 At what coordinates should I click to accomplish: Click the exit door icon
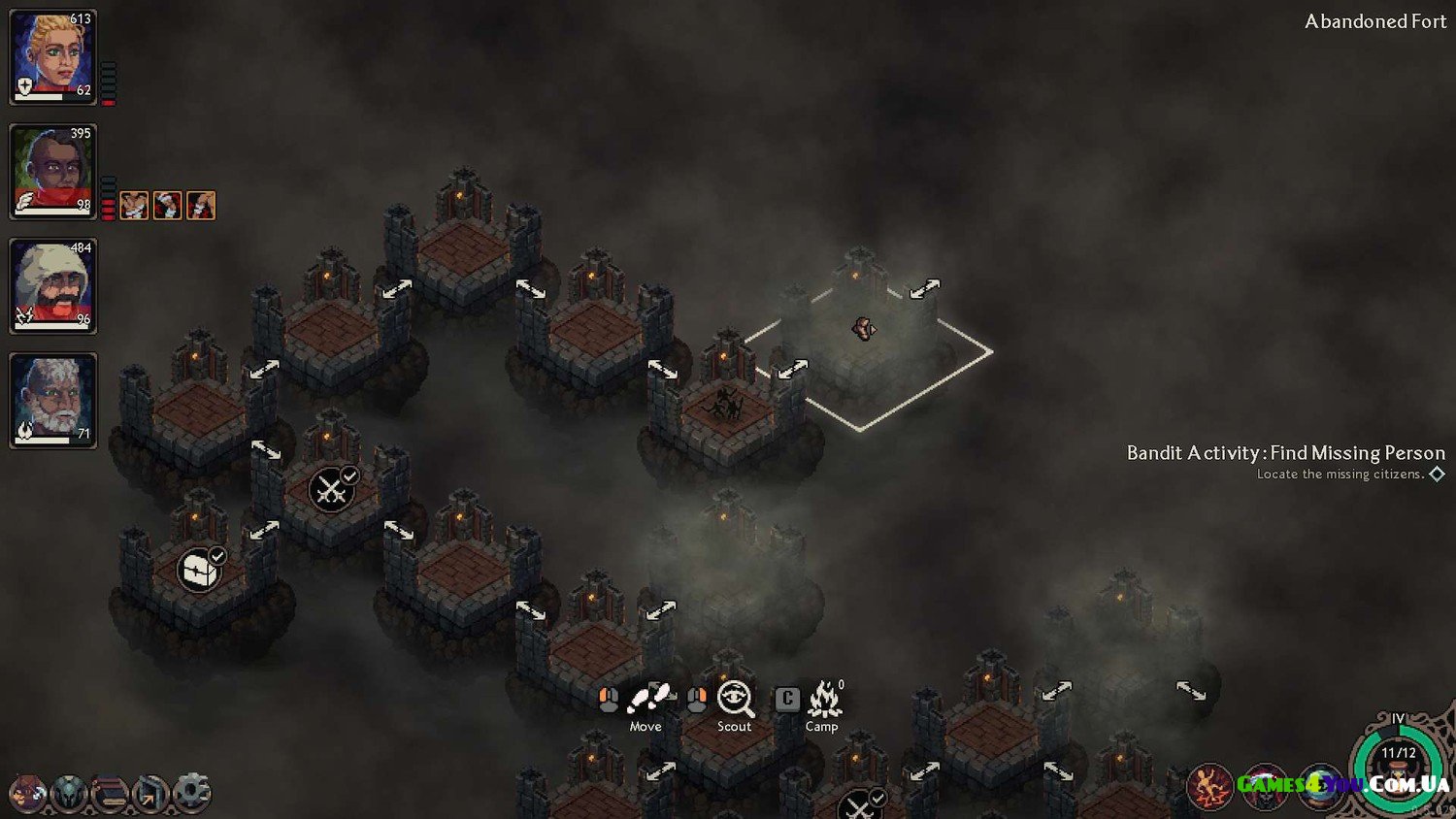[150, 793]
